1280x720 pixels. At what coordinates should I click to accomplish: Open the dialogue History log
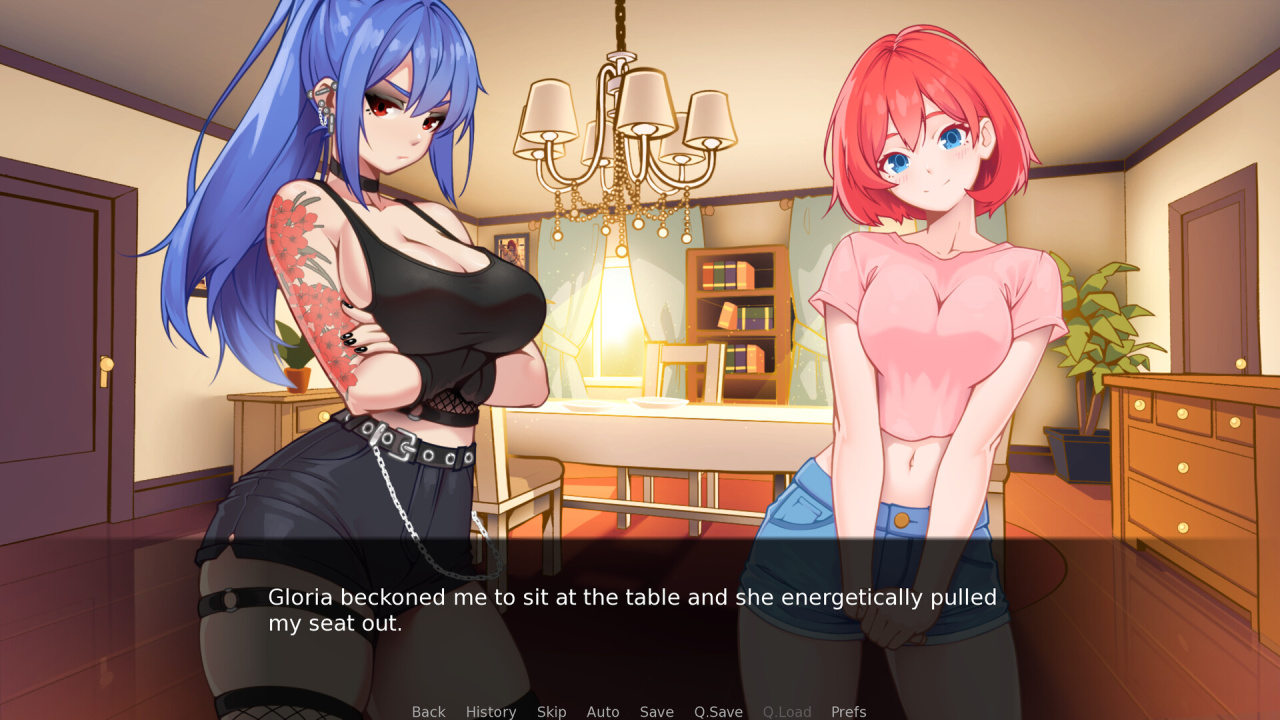[x=491, y=712]
